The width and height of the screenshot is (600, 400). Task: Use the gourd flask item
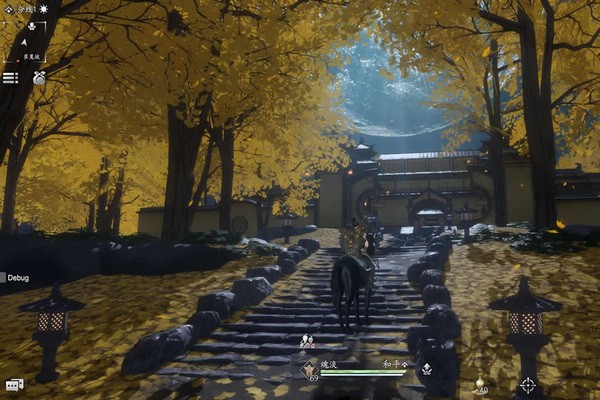pyautogui.click(x=479, y=384)
